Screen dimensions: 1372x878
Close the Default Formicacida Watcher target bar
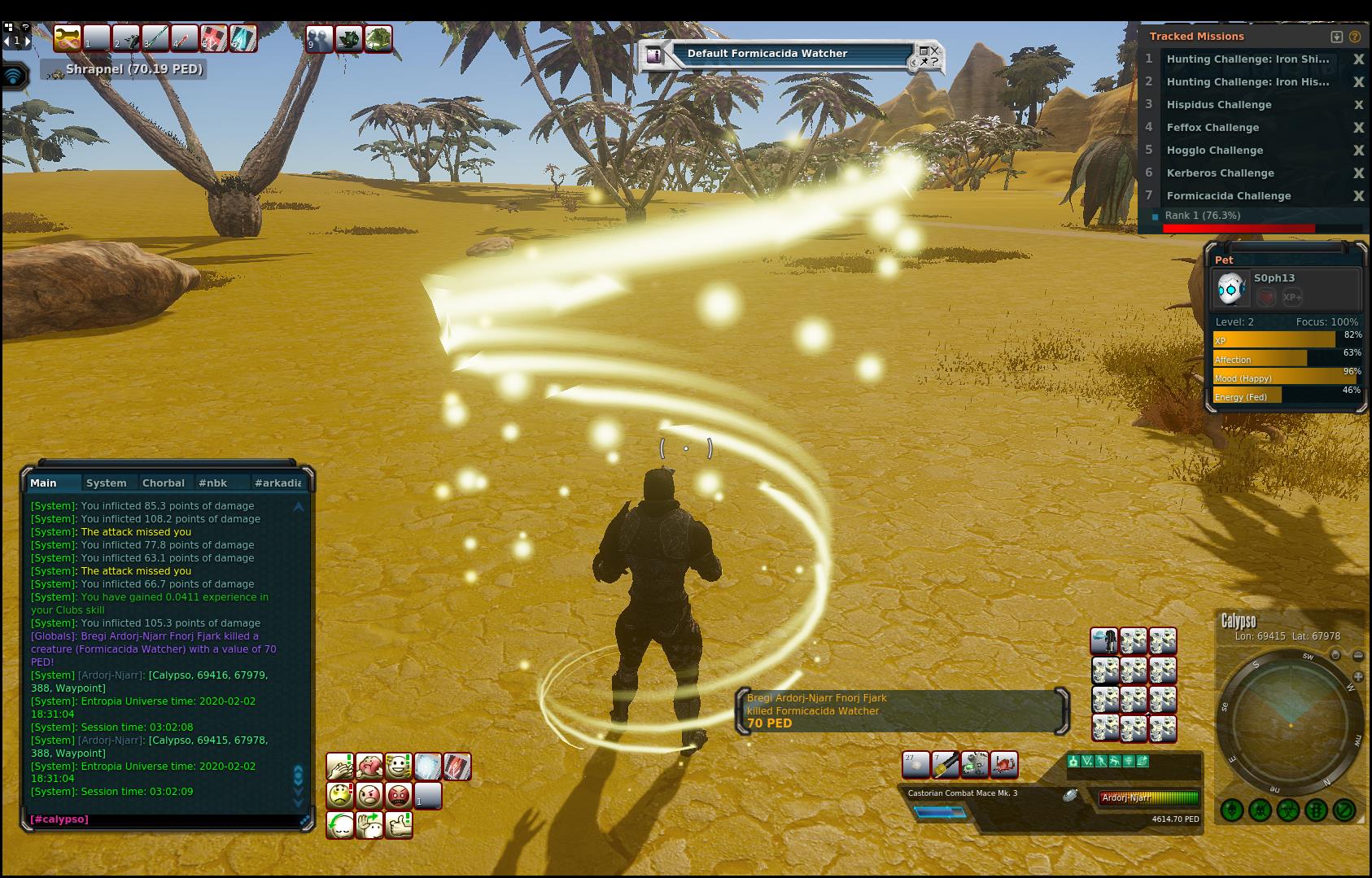(935, 50)
